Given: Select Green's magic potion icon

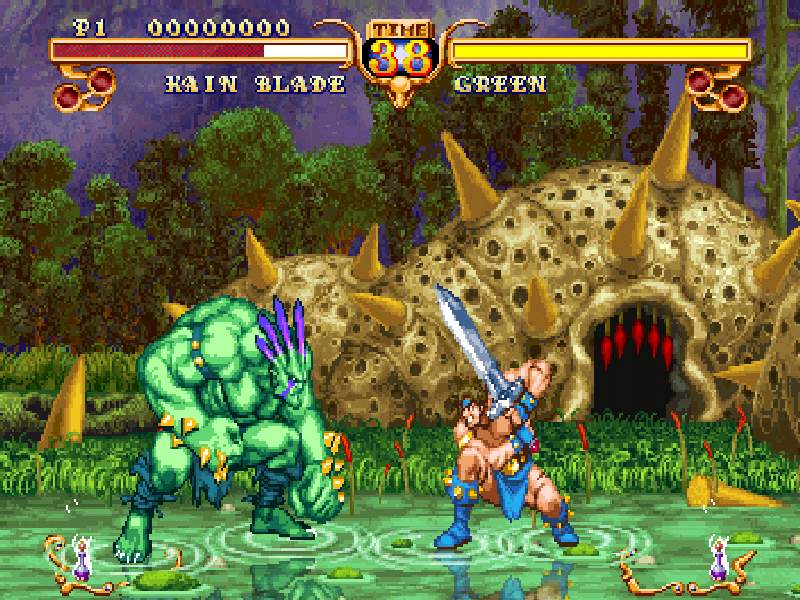Looking at the screenshot, I should click(x=717, y=559).
